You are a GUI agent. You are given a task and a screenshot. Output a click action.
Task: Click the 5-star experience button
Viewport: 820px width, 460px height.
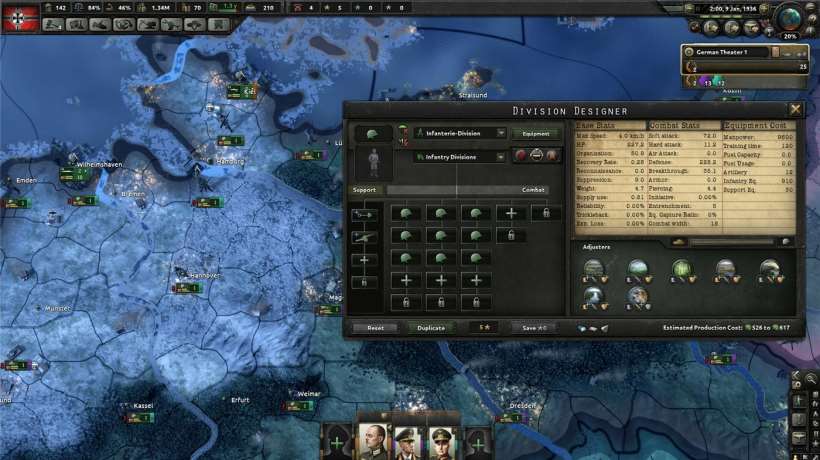(x=484, y=327)
